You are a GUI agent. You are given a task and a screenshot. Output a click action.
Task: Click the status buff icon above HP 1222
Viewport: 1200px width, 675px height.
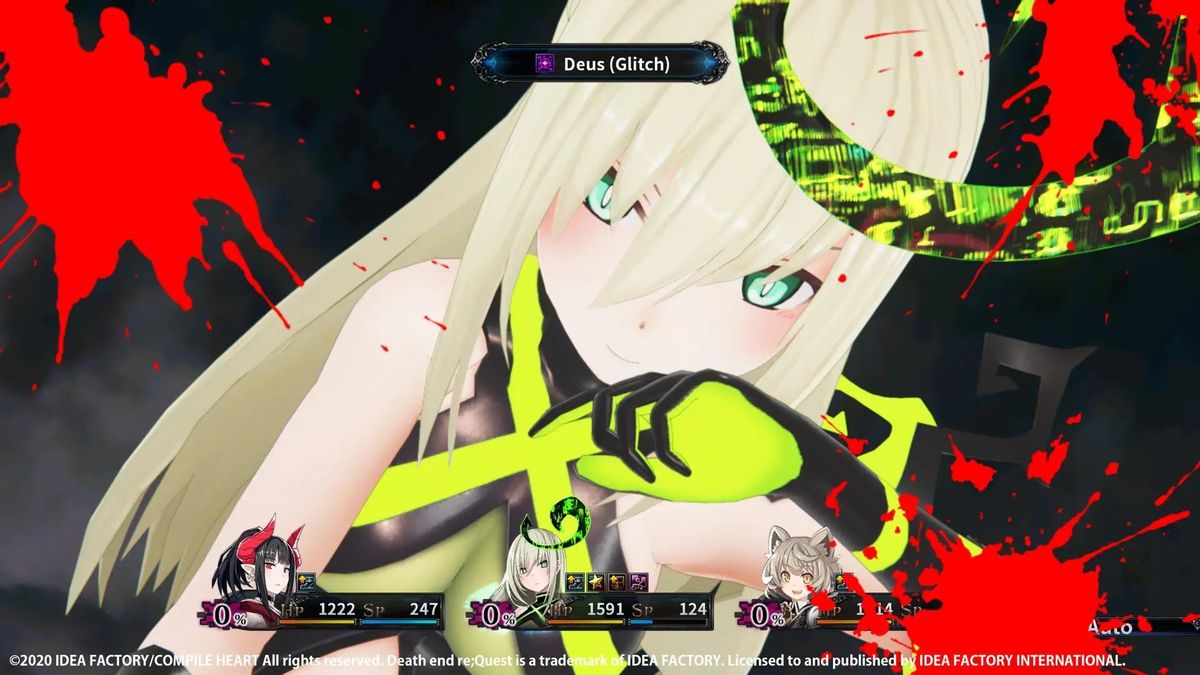[x=306, y=582]
